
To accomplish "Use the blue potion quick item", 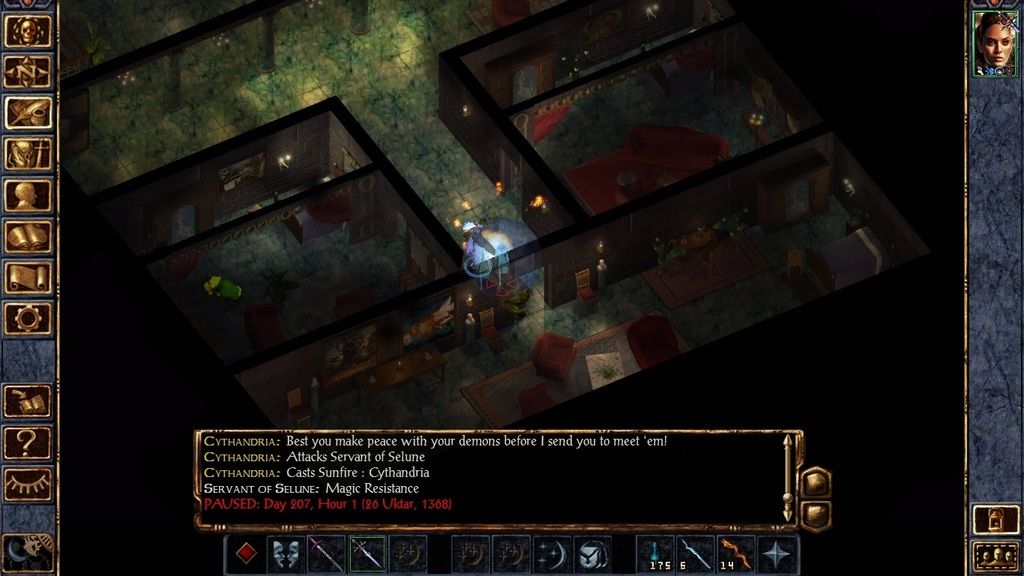I will [656, 554].
